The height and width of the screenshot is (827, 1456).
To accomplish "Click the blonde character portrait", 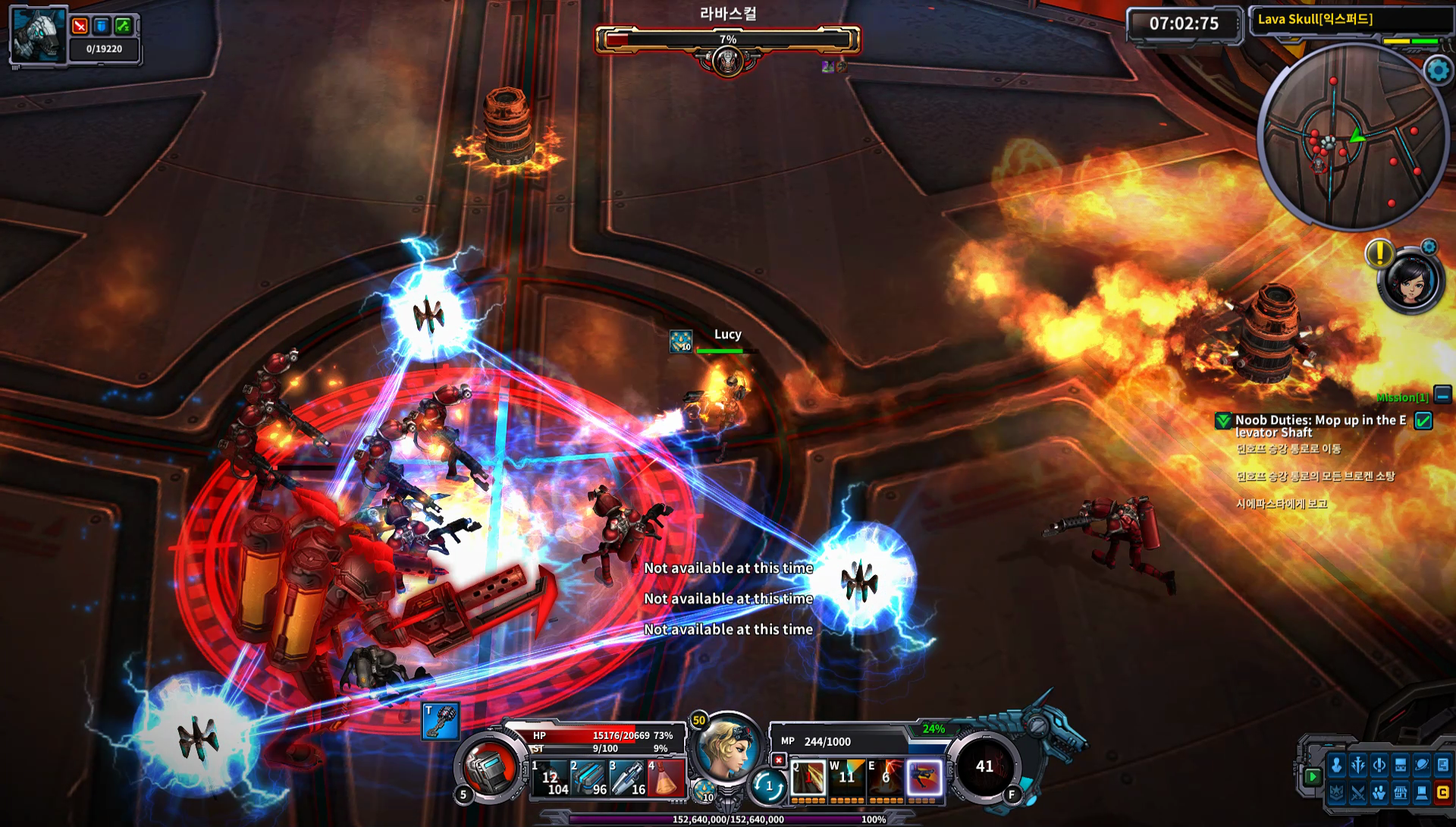I will point(726,748).
